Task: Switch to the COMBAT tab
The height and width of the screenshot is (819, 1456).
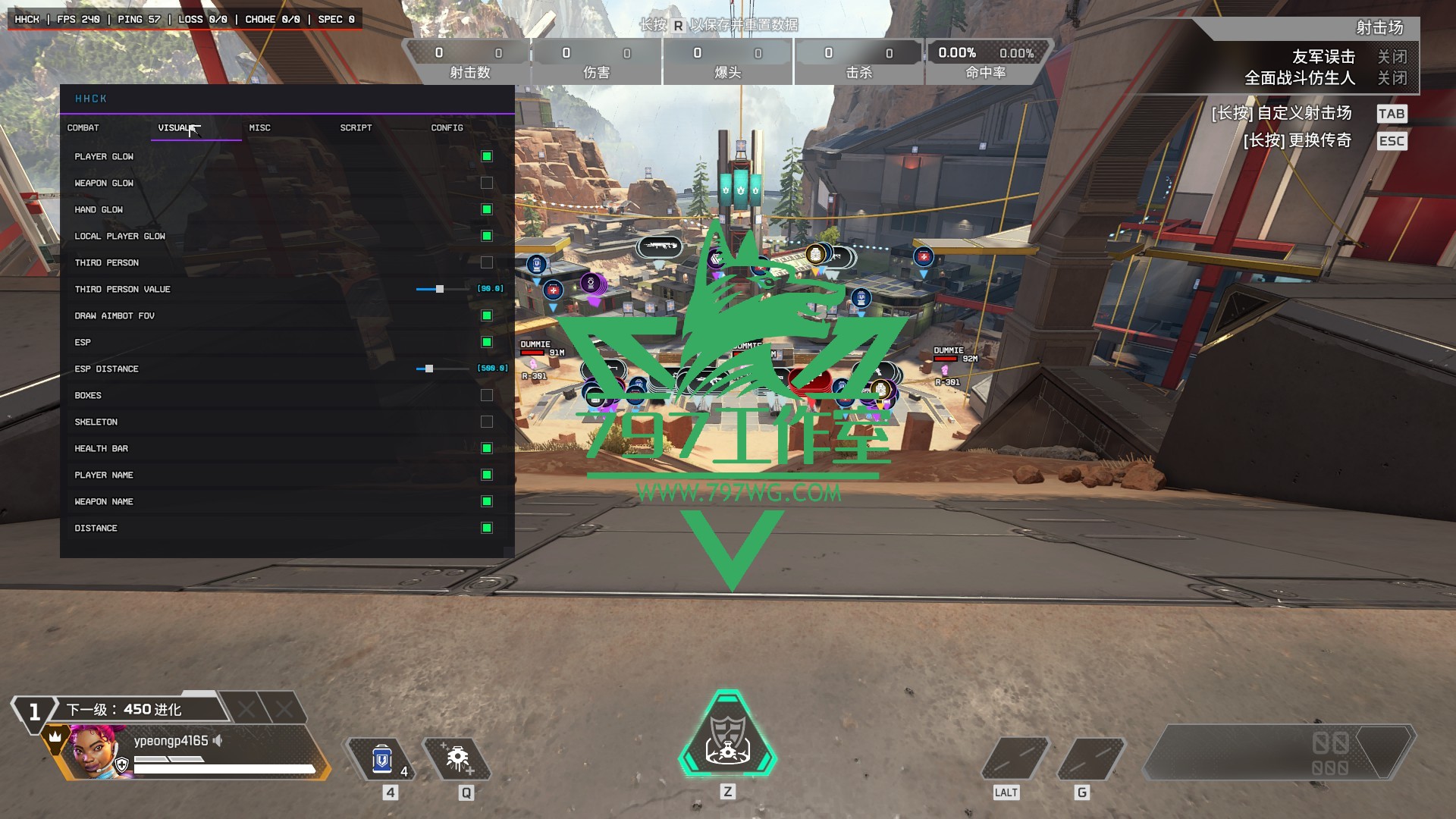Action: pyautogui.click(x=83, y=128)
